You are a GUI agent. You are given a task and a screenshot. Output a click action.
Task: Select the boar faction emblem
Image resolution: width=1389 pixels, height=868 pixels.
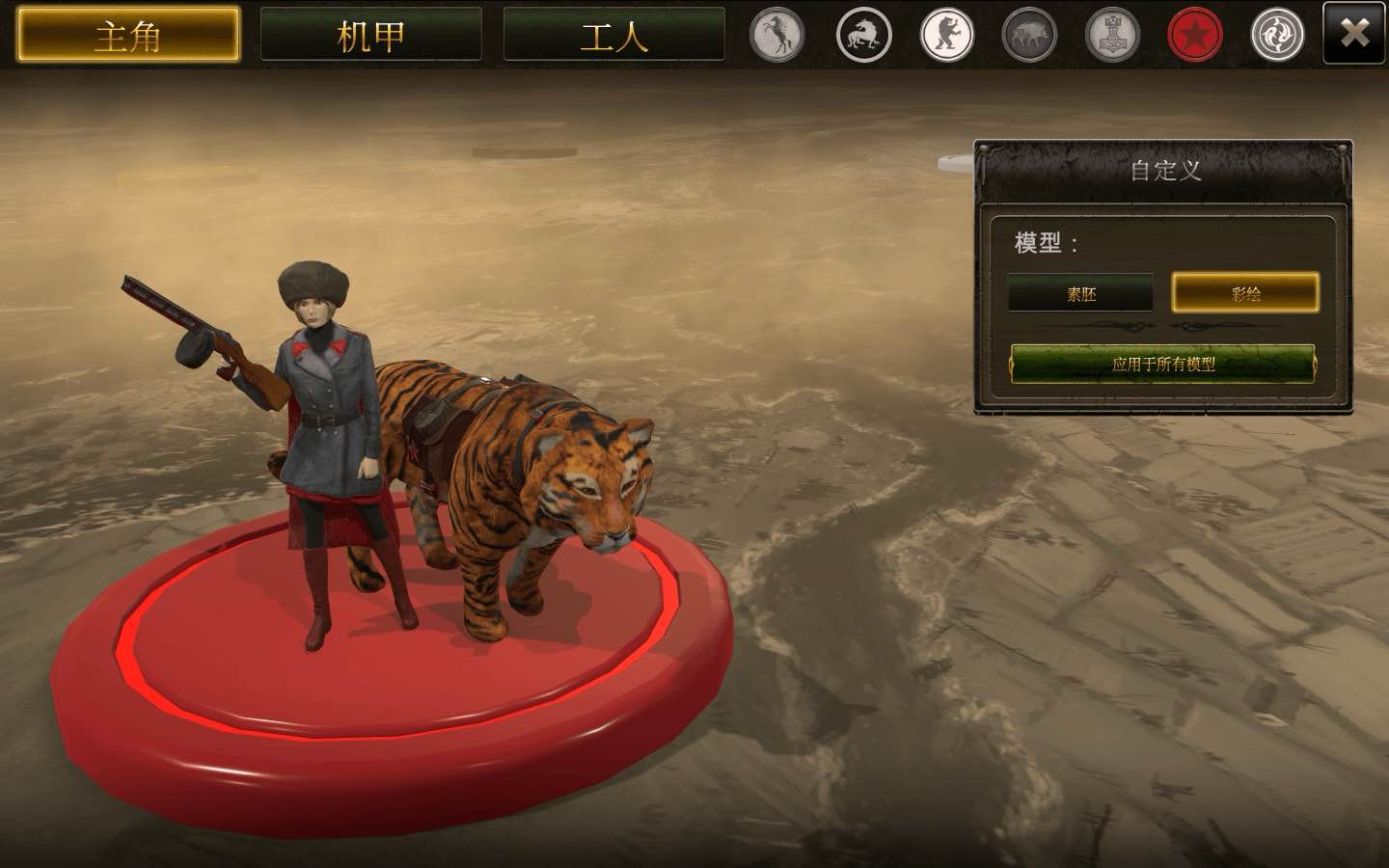(1029, 35)
